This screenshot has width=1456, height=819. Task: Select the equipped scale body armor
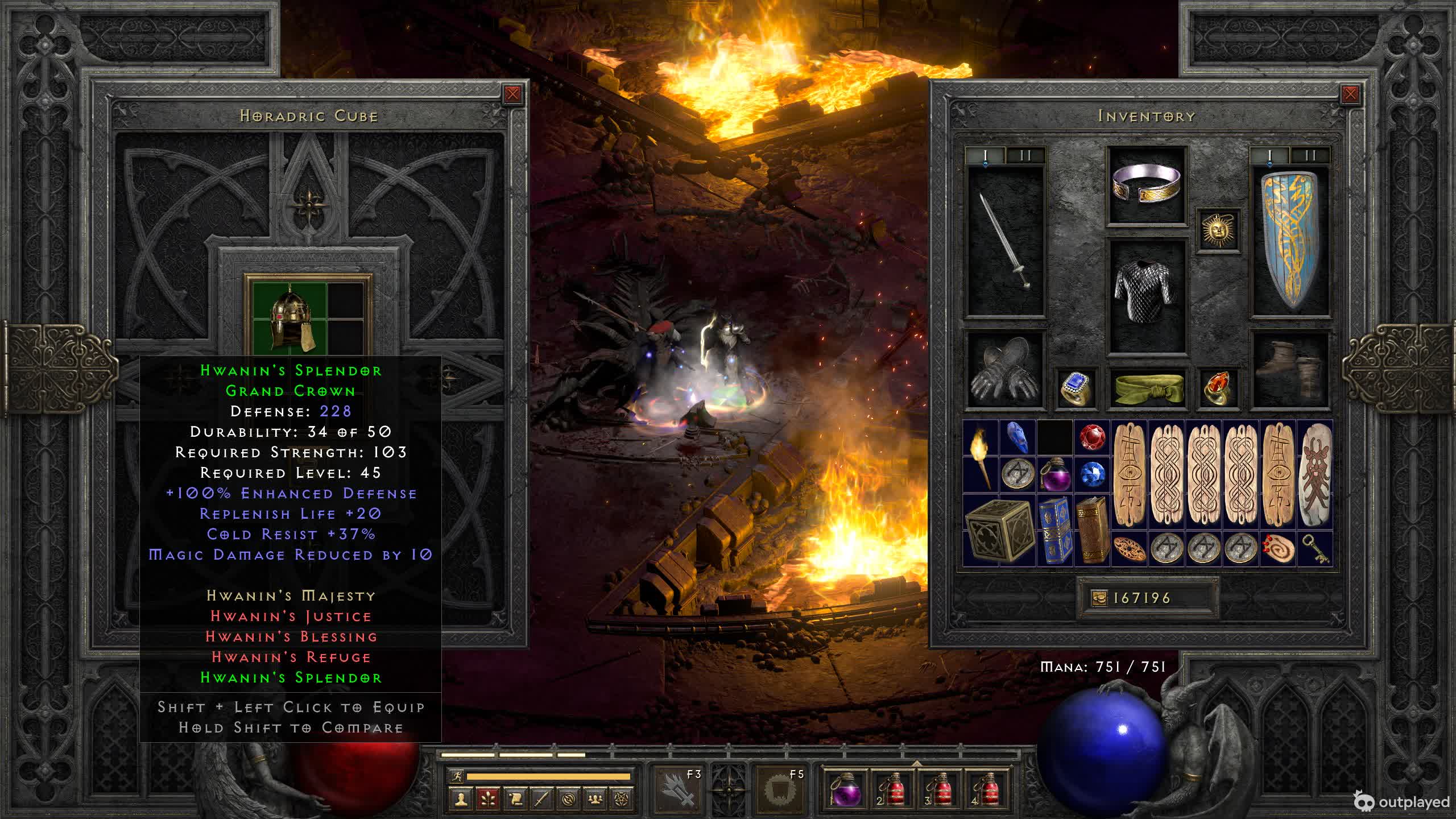tap(1147, 296)
